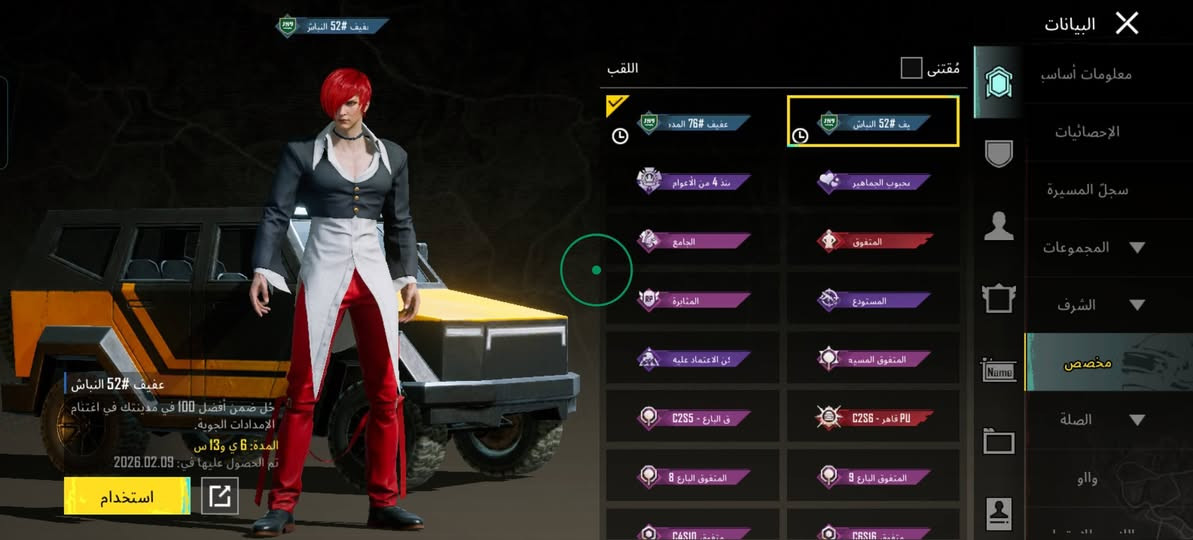This screenshot has height=540, width=1193.
Task: Choose the محبوب الجماهير title
Action: tap(873, 182)
